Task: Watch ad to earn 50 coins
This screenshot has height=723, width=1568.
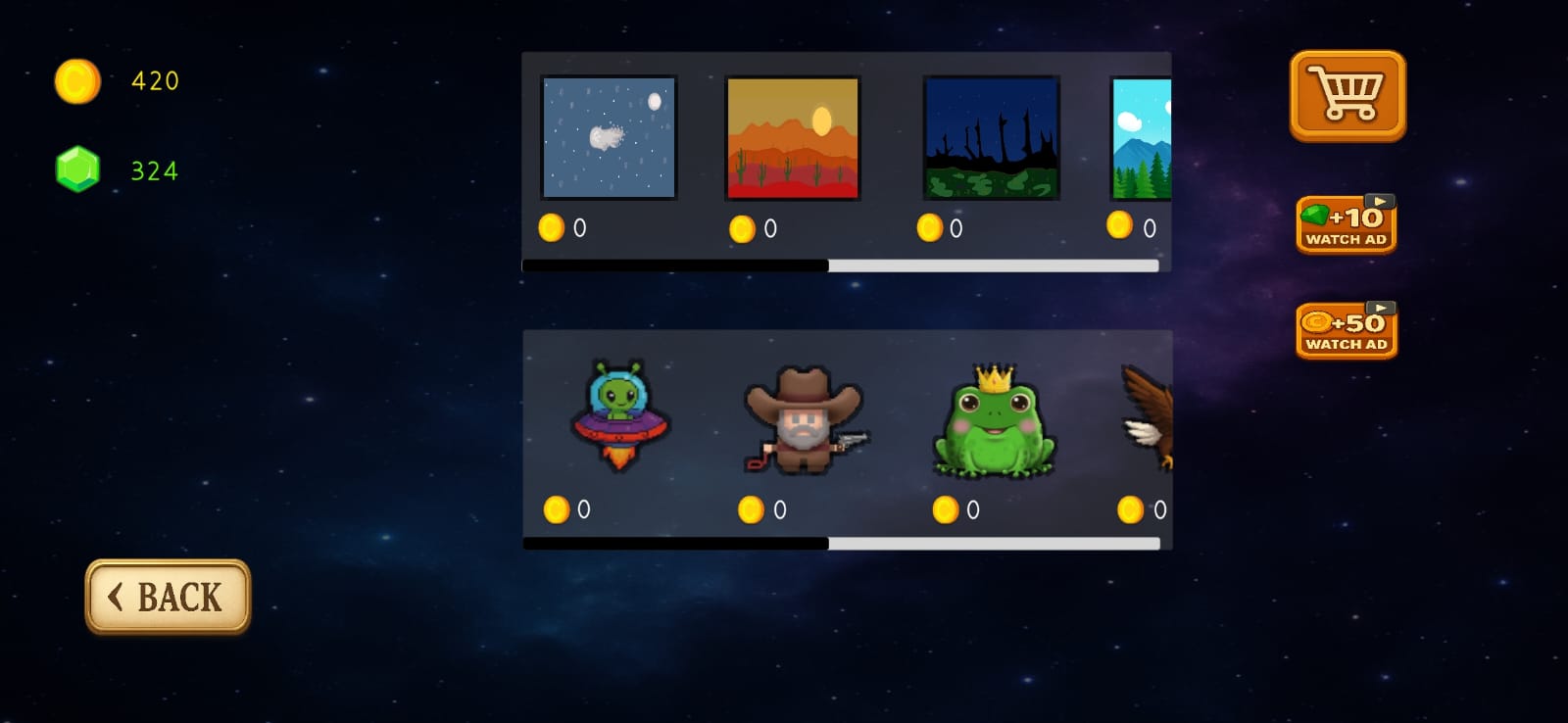Action: (x=1345, y=330)
